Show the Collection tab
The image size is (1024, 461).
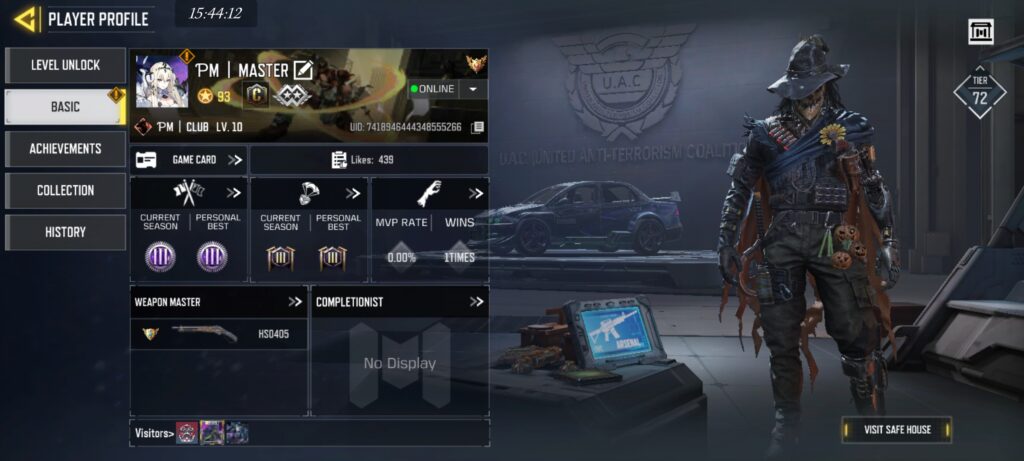tap(65, 190)
